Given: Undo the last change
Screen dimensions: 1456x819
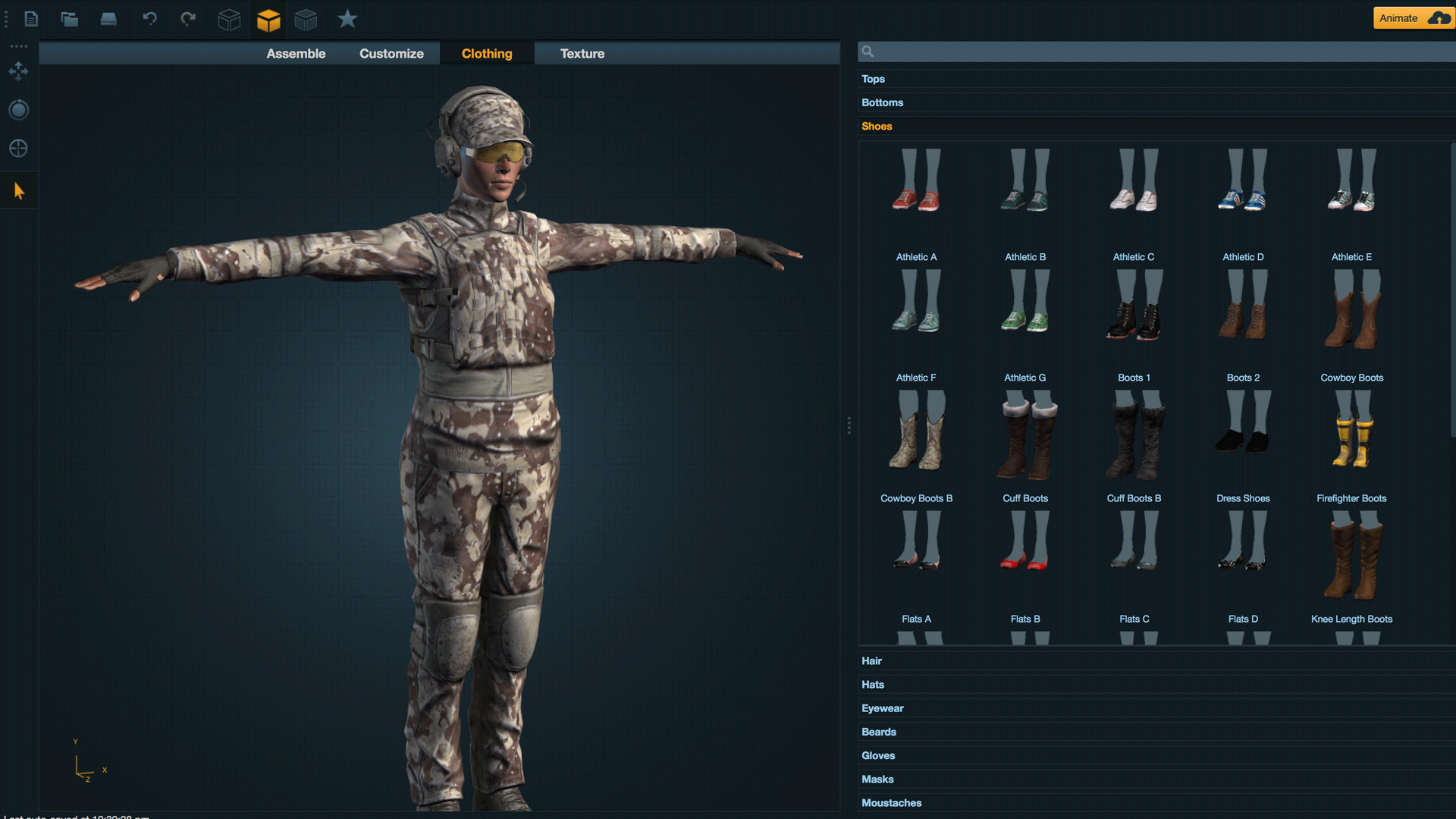Looking at the screenshot, I should click(149, 19).
